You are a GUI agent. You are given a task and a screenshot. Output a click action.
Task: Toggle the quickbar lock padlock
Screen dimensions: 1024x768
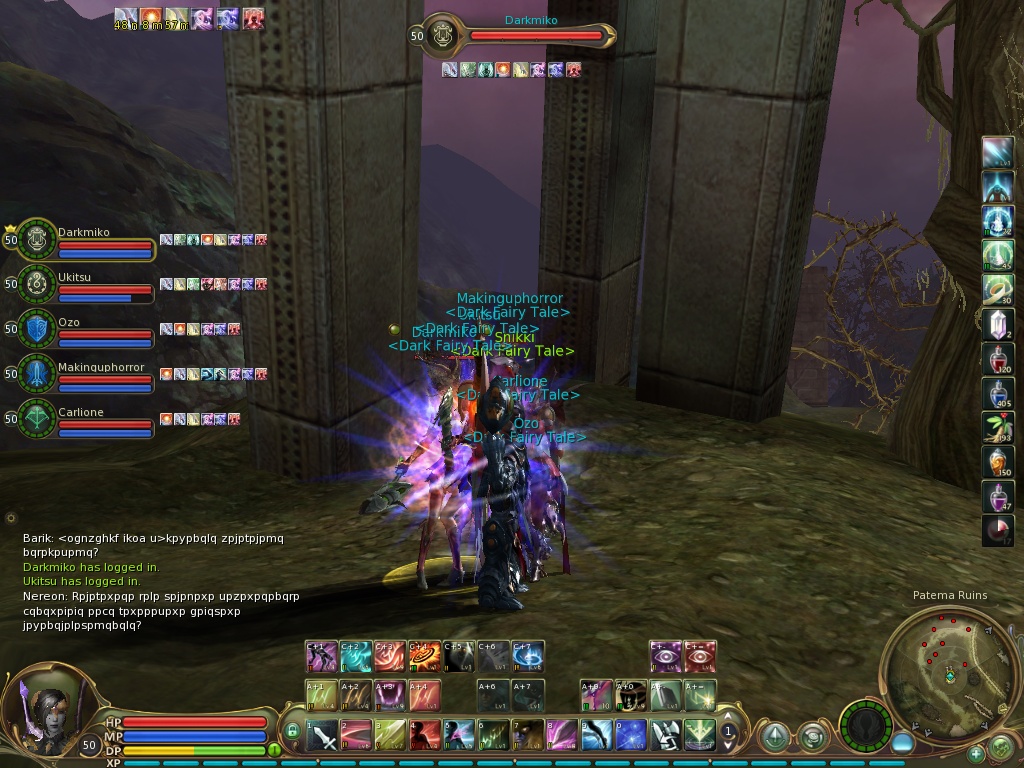tap(293, 731)
